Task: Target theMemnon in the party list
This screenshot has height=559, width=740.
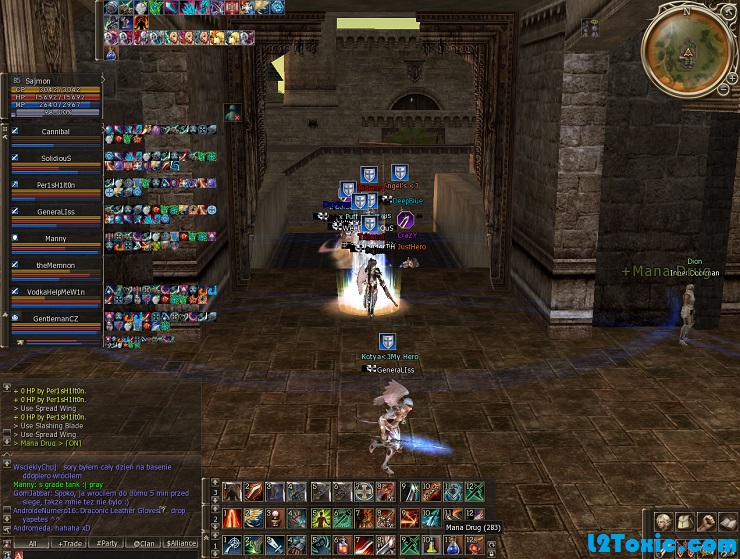Action: coord(55,266)
